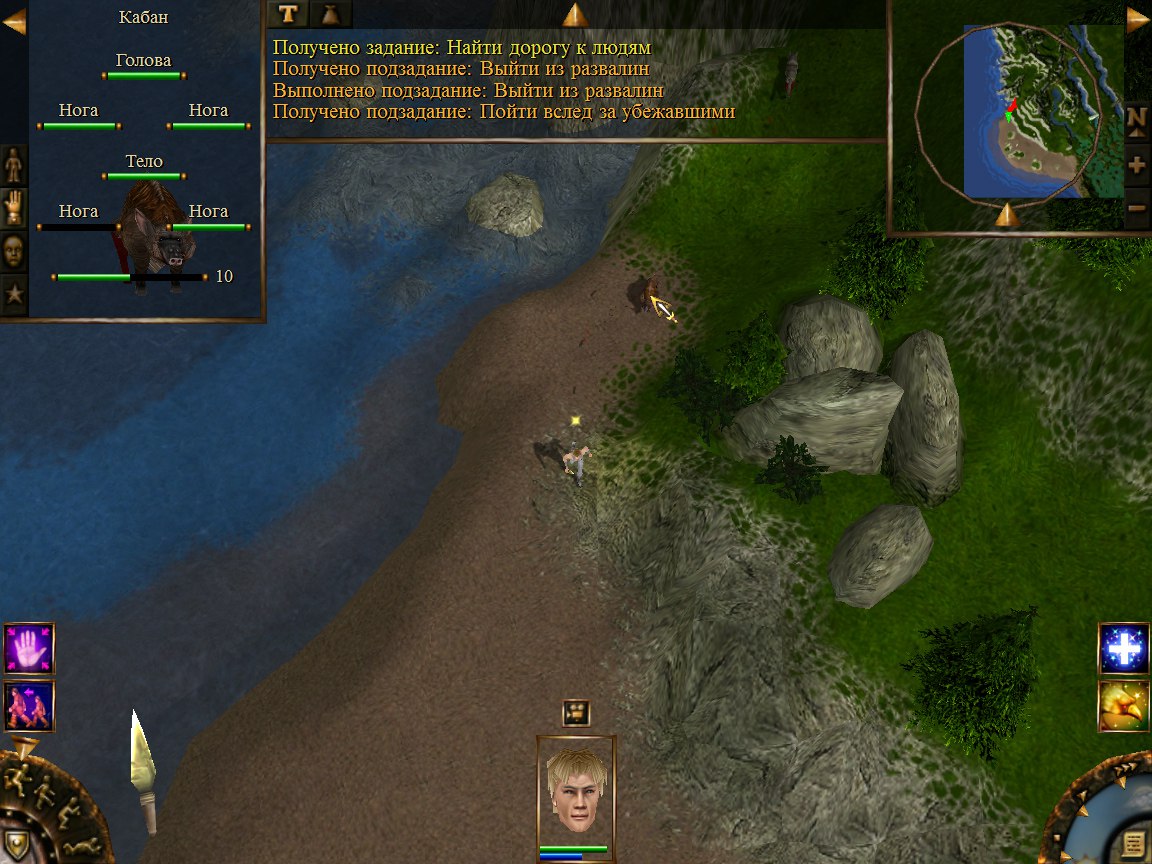Collapse the Кабан target panel with left arrow
The width and height of the screenshot is (1152, 864).
tap(14, 21)
